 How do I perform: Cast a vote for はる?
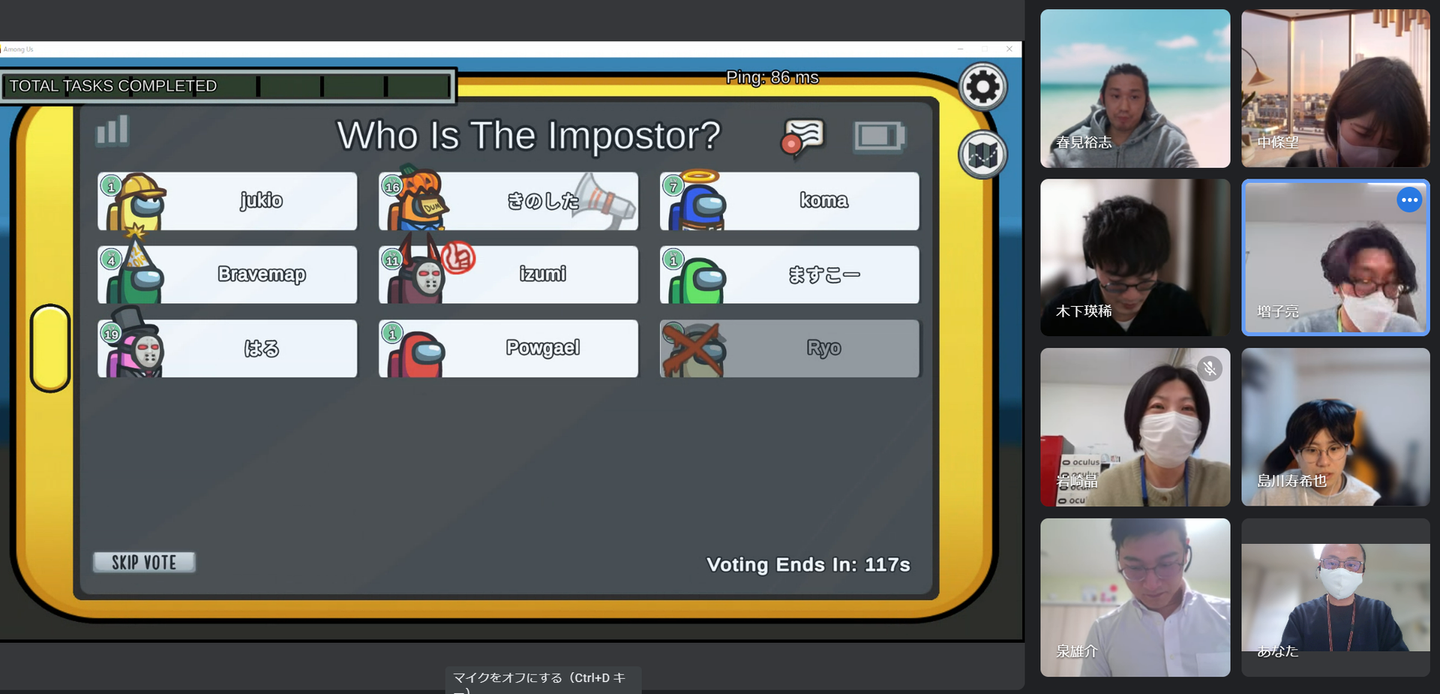tap(228, 348)
